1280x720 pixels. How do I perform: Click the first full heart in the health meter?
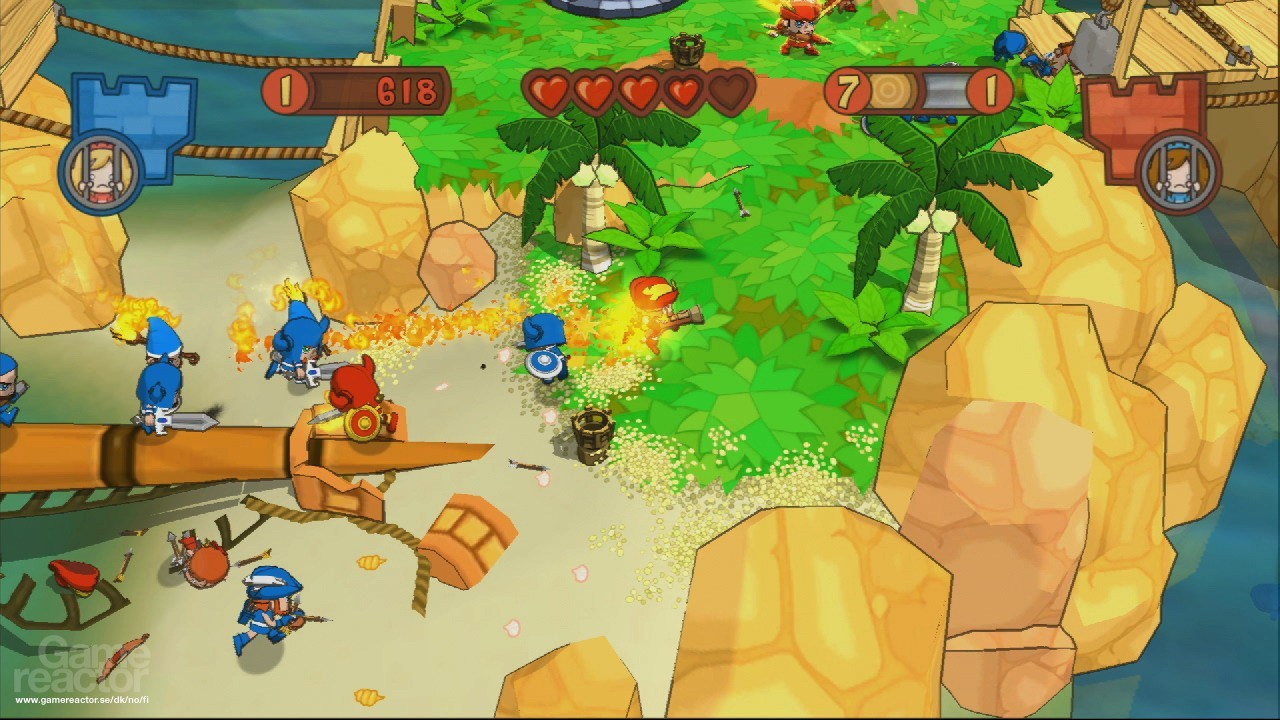[x=547, y=90]
